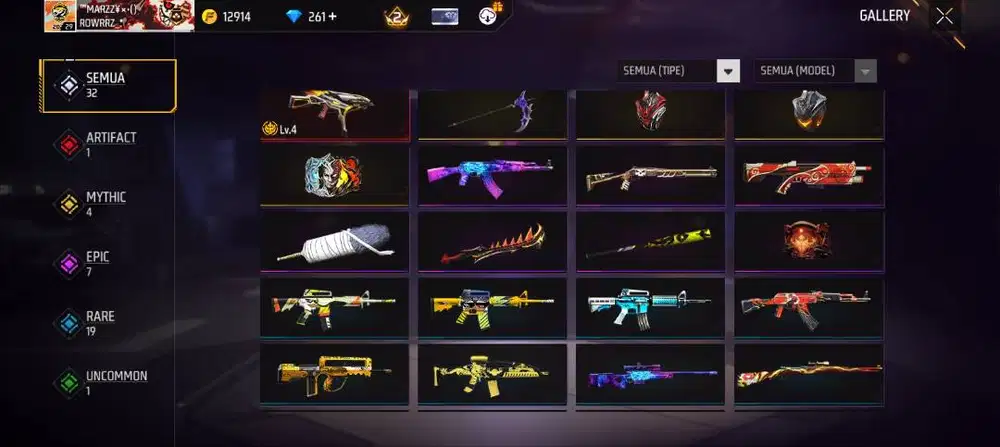Choose the white bandaged bat skin
The image size is (1000, 447).
click(x=334, y=240)
